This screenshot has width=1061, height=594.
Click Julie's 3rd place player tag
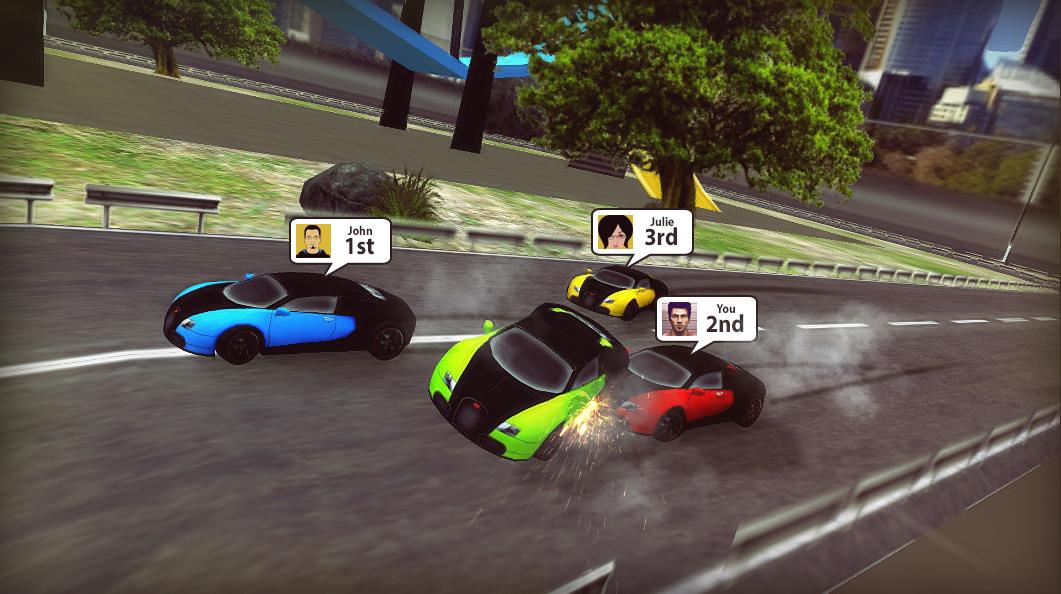(x=641, y=232)
